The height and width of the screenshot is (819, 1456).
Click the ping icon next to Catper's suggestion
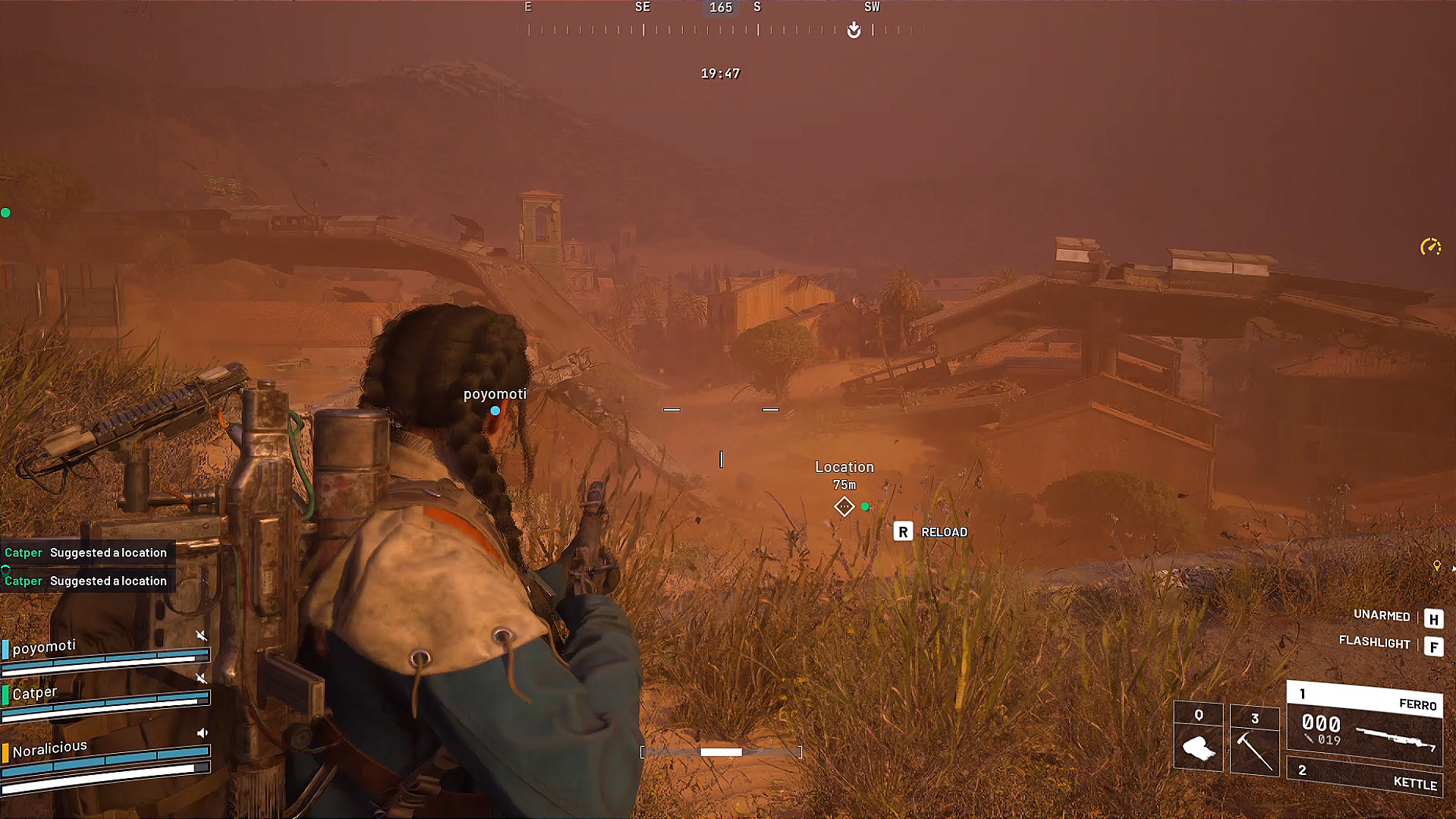coord(6,570)
